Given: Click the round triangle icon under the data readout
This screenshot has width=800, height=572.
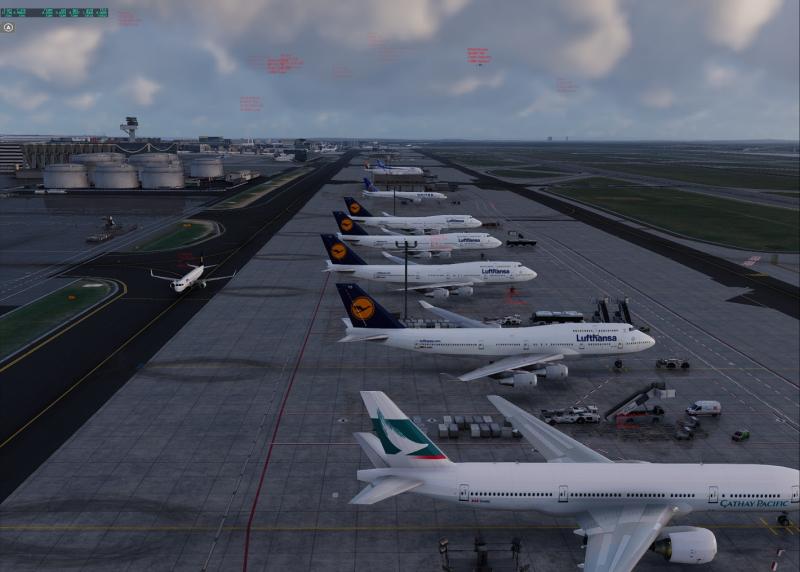Looking at the screenshot, I should pyautogui.click(x=8, y=27).
